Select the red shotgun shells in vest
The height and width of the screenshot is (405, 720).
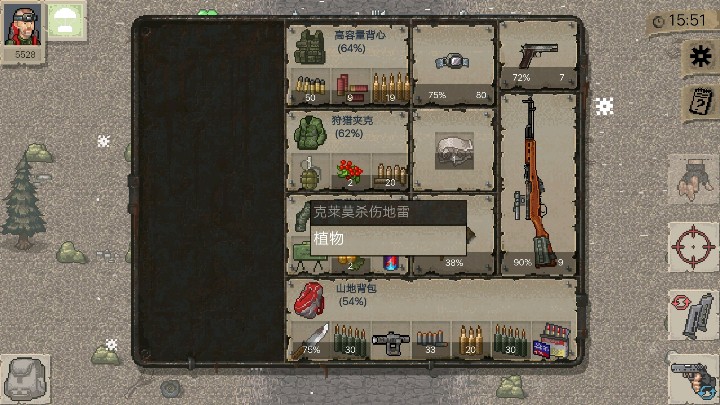click(x=348, y=86)
